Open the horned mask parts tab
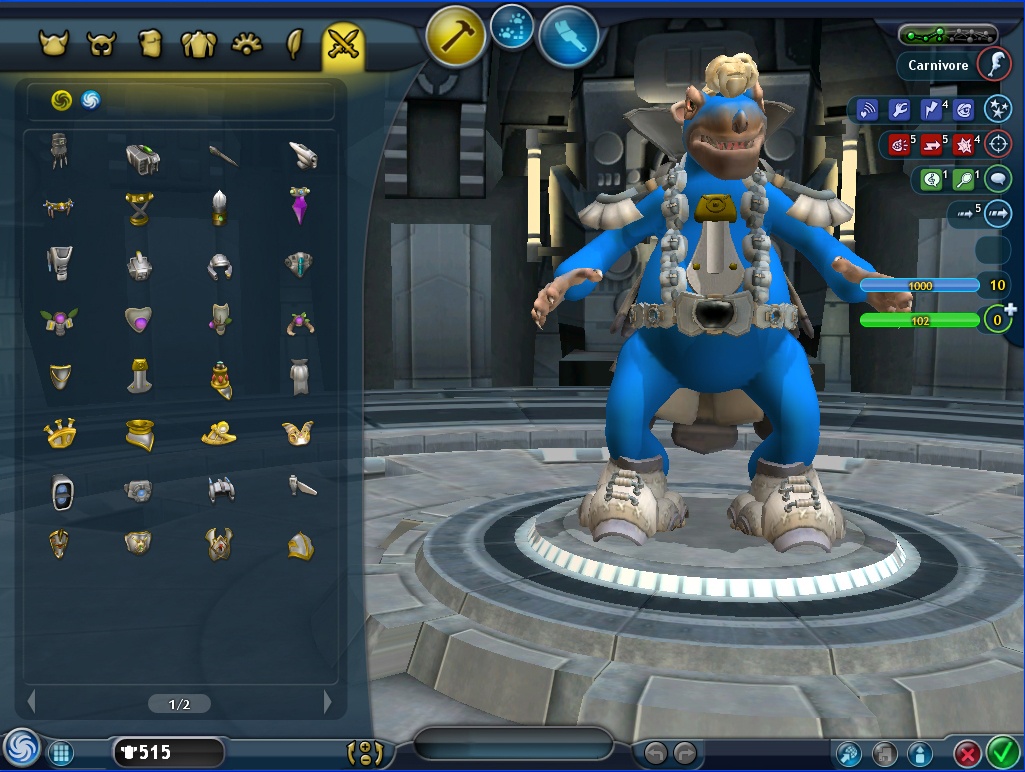1025x772 pixels. [101, 44]
